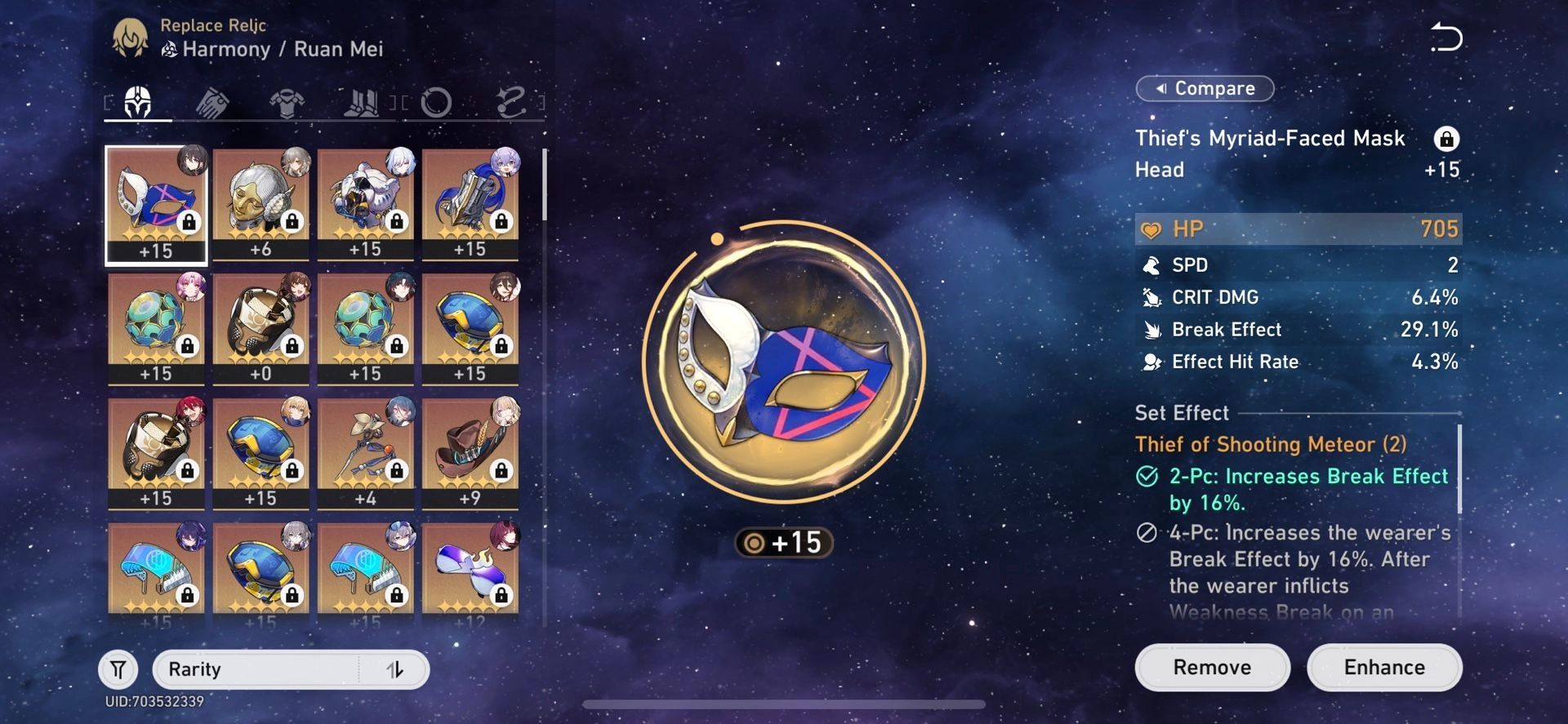Switch to the Hands relic slot icon
The height and width of the screenshot is (724, 1568).
coord(214,102)
